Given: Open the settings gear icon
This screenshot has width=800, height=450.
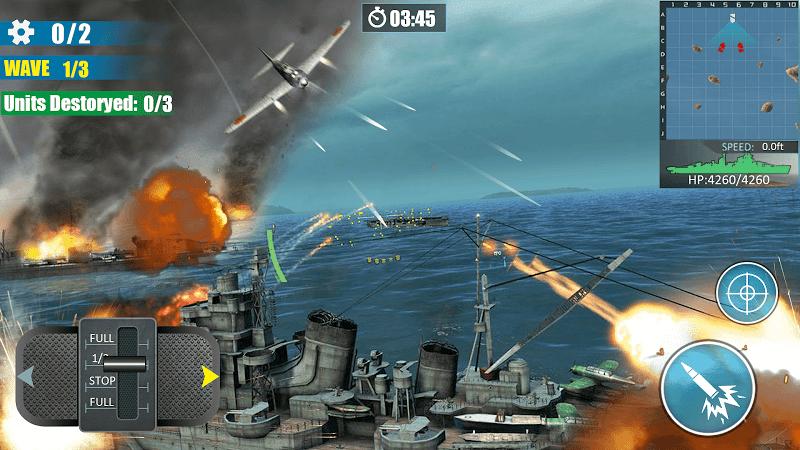Looking at the screenshot, I should coord(20,33).
